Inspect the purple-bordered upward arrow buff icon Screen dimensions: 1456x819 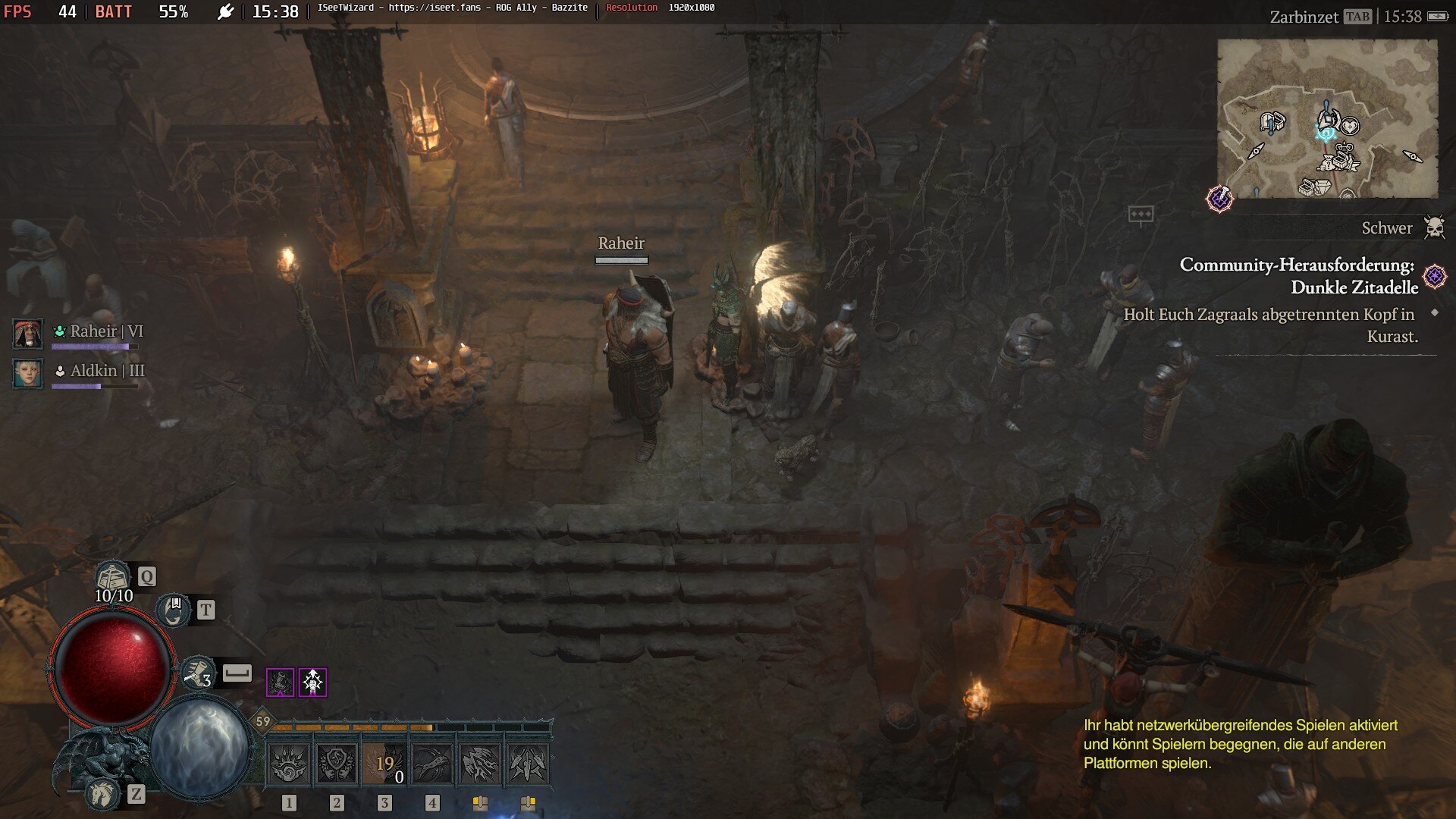(x=312, y=682)
